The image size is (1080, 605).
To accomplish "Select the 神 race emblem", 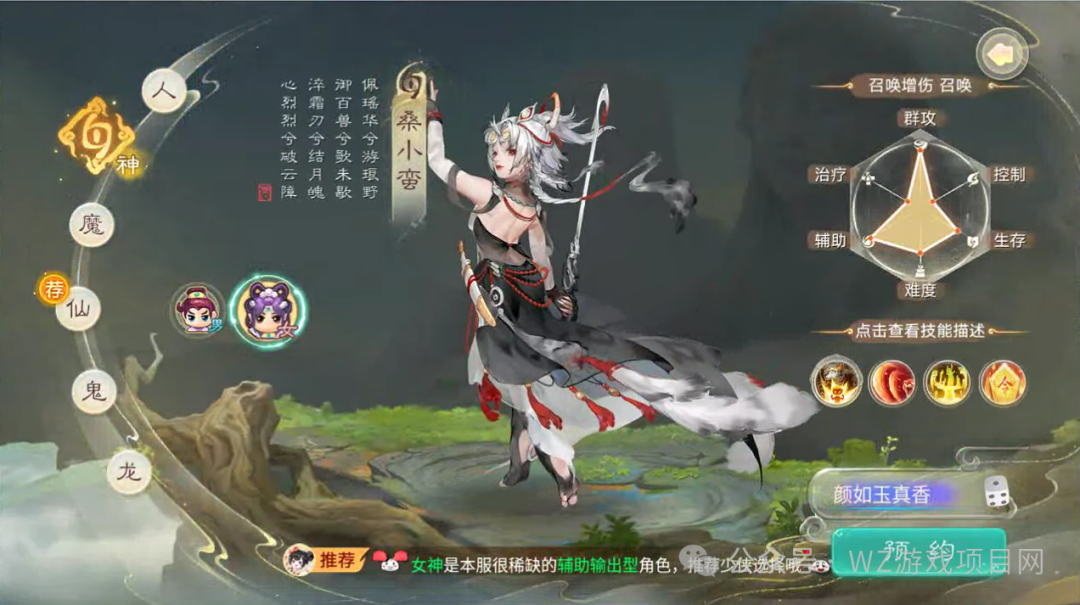I will [x=96, y=136].
